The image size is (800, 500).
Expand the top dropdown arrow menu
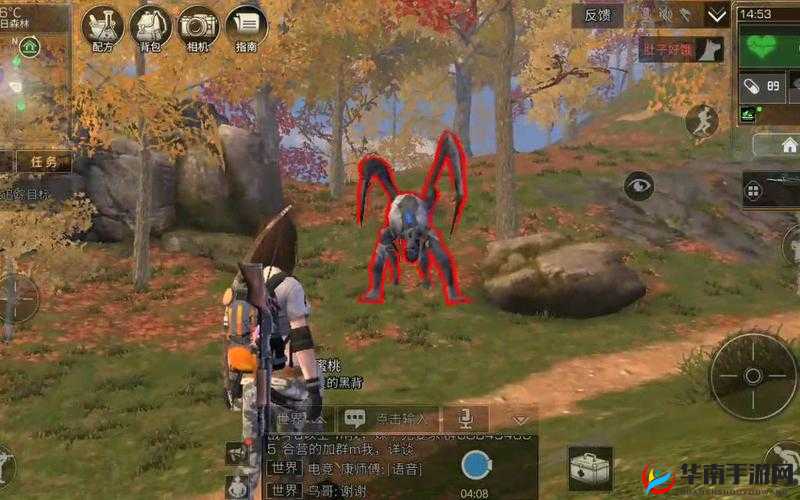717,15
